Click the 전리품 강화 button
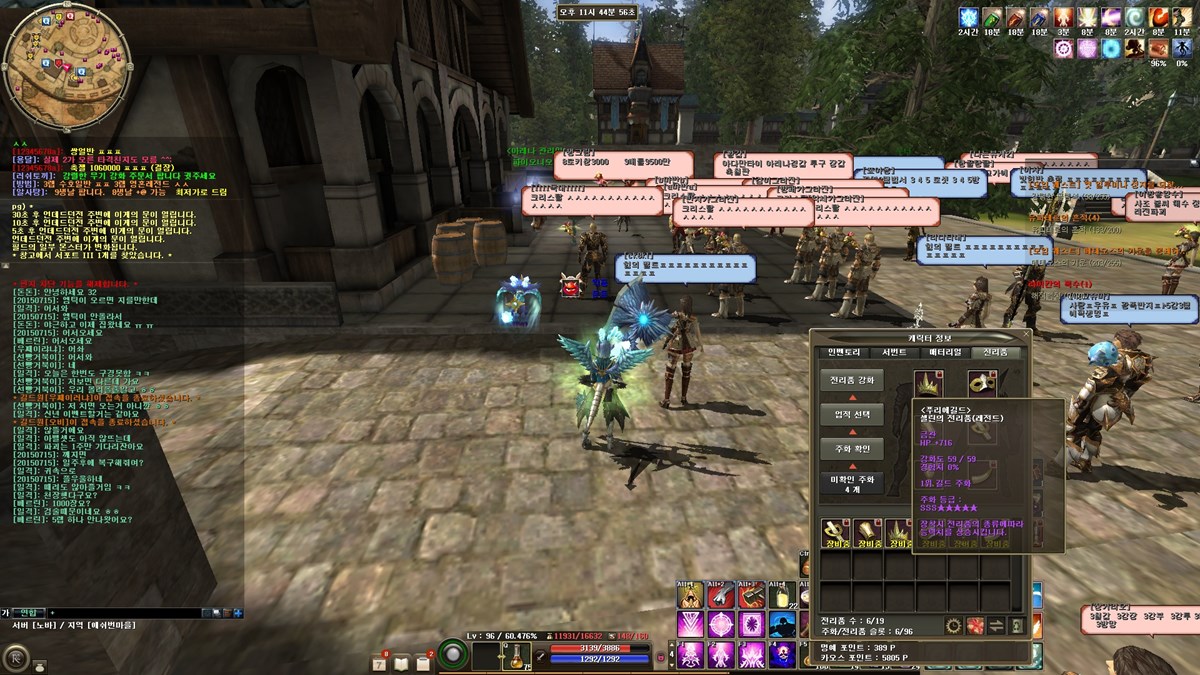The image size is (1200, 675). tap(851, 381)
